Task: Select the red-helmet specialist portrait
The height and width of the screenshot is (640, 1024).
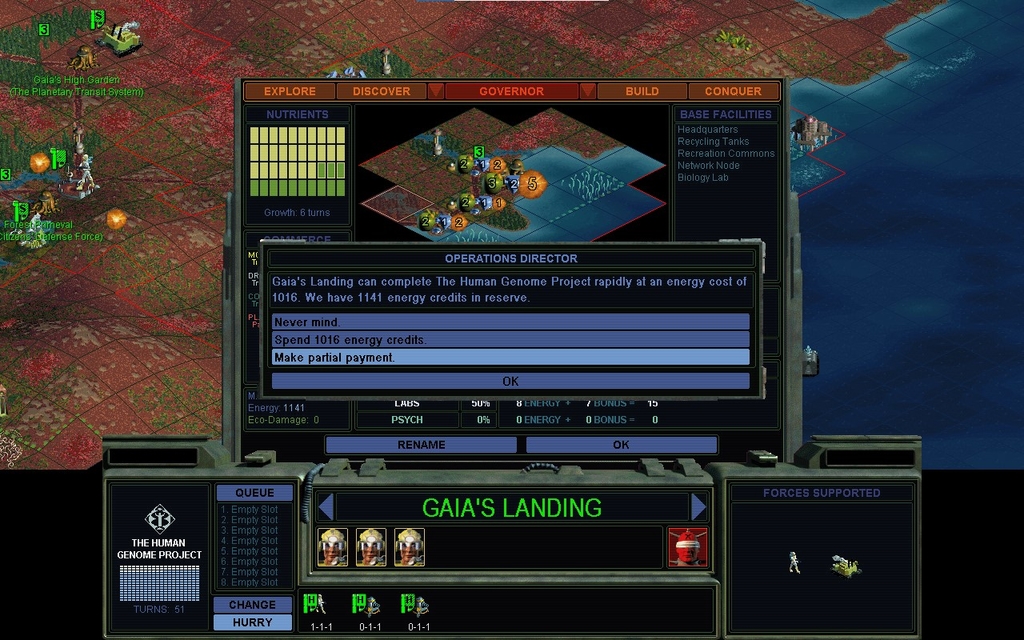Action: [687, 547]
